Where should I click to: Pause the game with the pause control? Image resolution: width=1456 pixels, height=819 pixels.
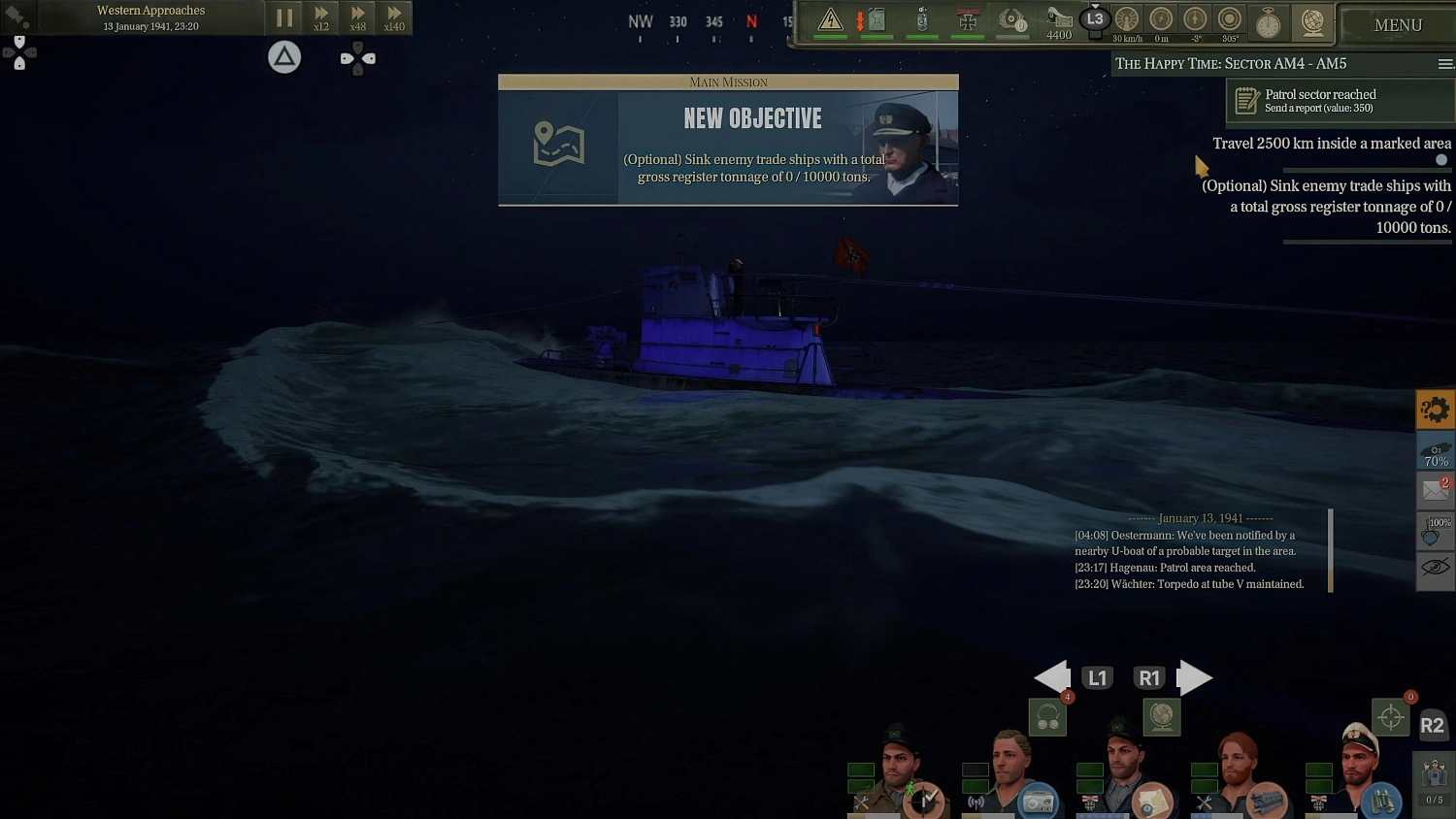click(x=284, y=17)
